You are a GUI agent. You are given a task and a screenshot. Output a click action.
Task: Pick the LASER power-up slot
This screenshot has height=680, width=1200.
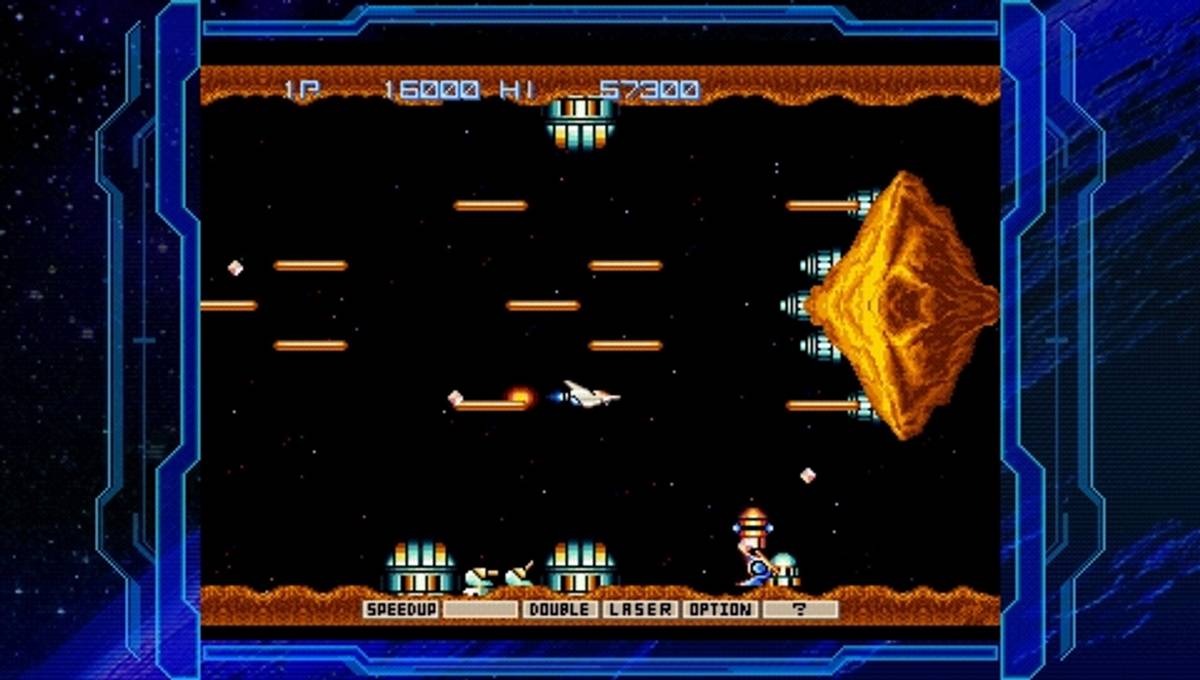coord(639,609)
